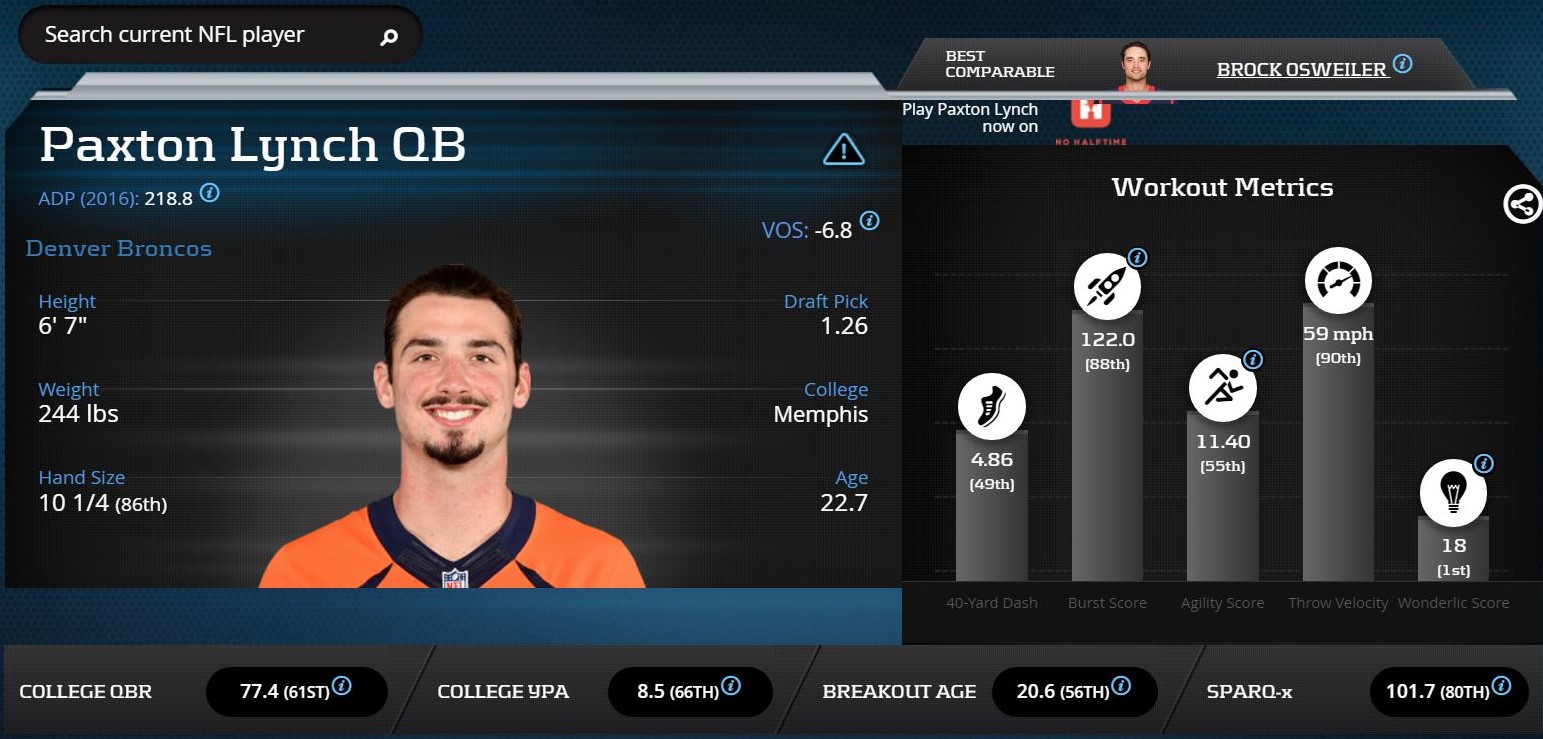Open Brock Osweiler's comparable player profile
This screenshot has width=1543, height=739.
(x=1301, y=69)
